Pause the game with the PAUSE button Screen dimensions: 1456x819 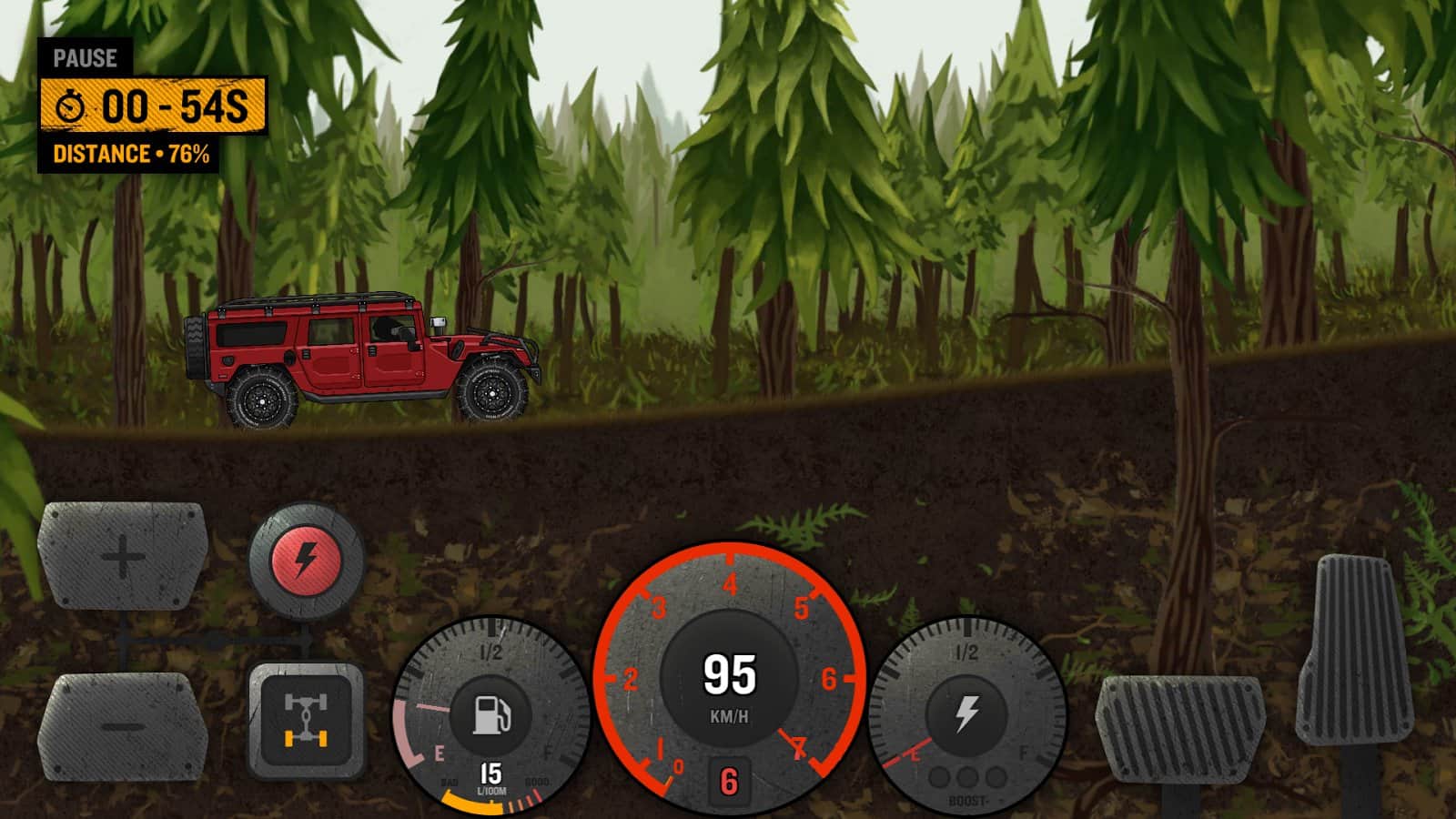tap(85, 58)
